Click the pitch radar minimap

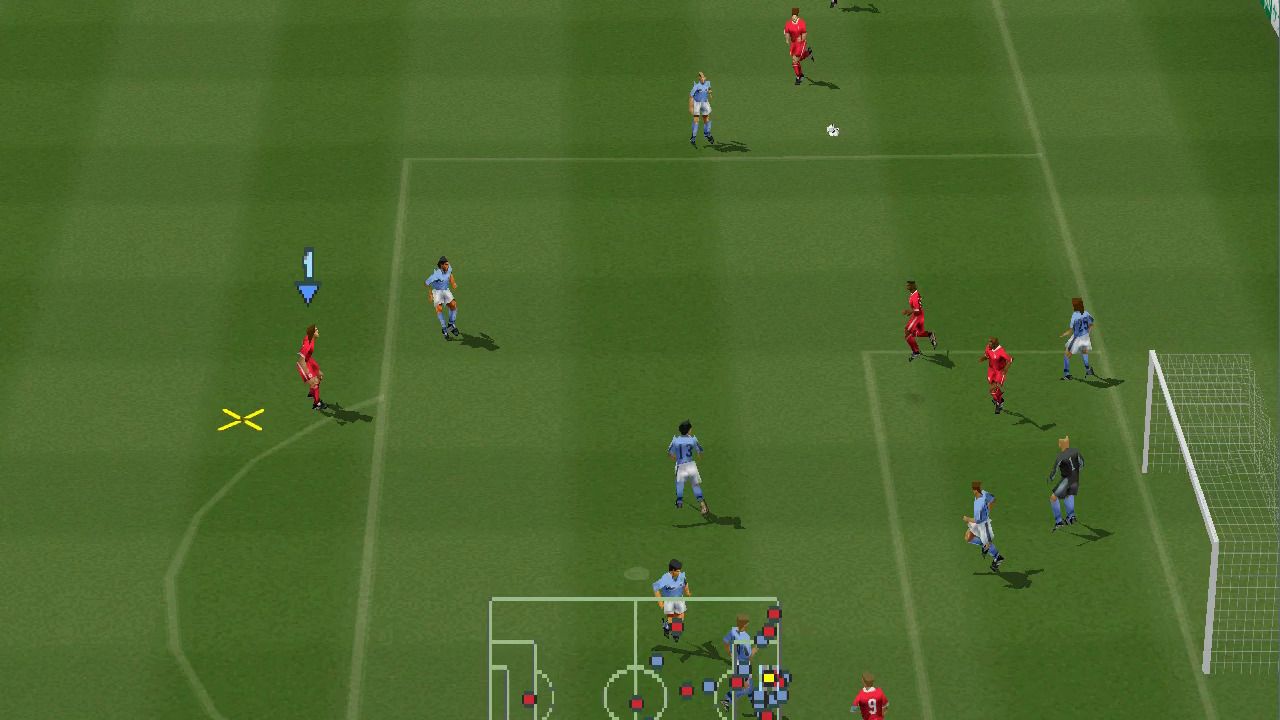634,659
